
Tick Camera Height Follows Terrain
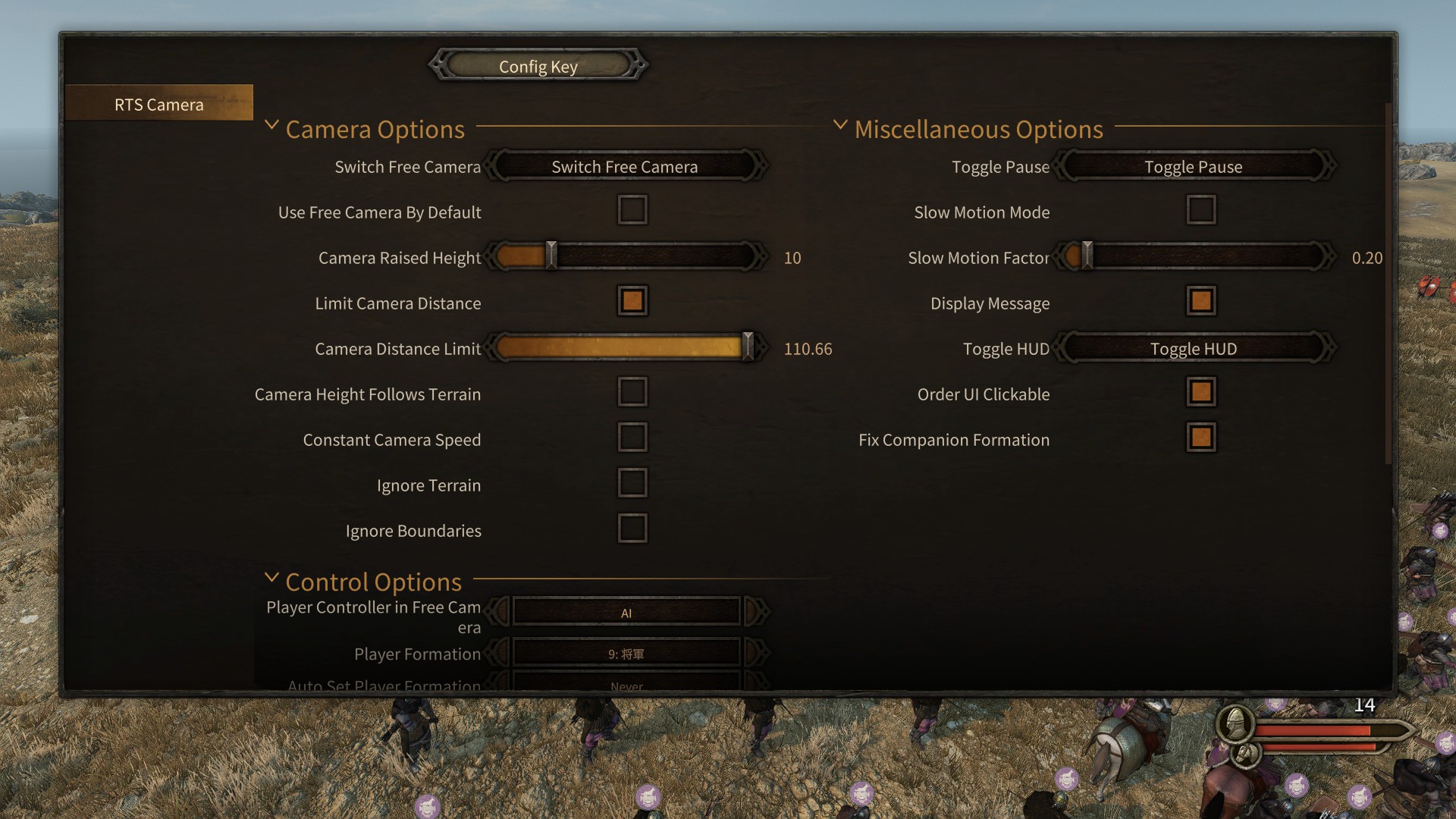point(632,392)
